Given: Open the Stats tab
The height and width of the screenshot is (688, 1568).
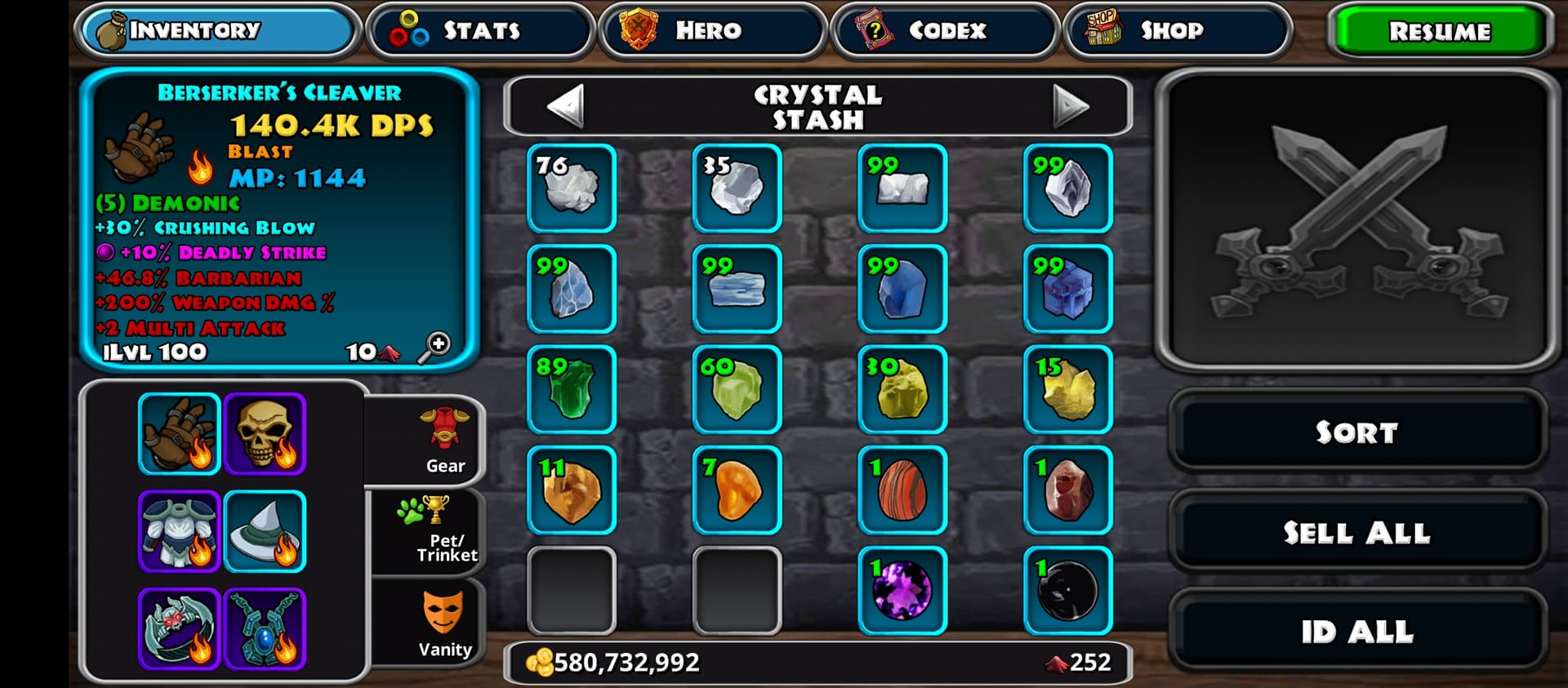Looking at the screenshot, I should point(480,31).
